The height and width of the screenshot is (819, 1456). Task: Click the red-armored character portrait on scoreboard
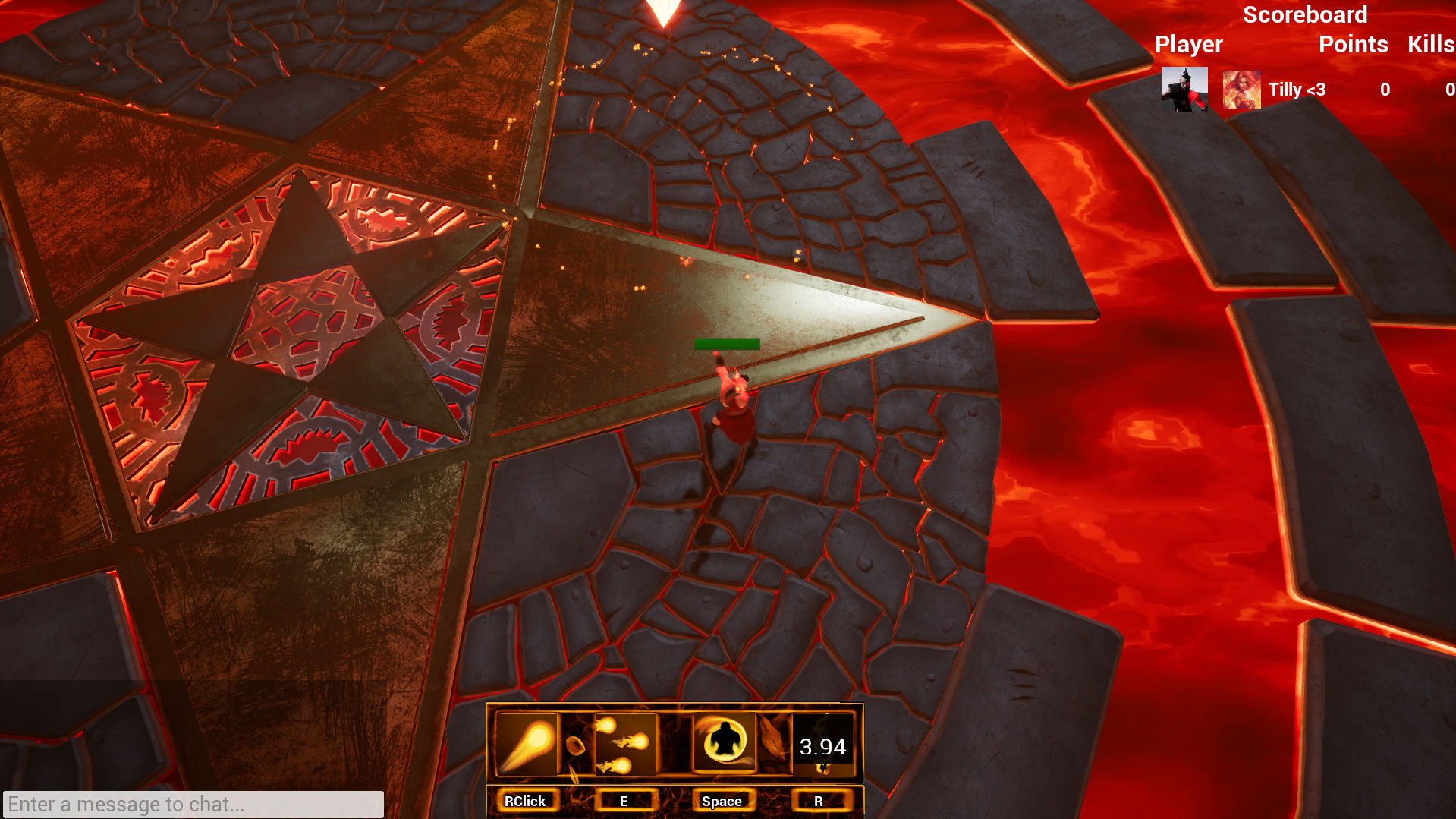1184,90
